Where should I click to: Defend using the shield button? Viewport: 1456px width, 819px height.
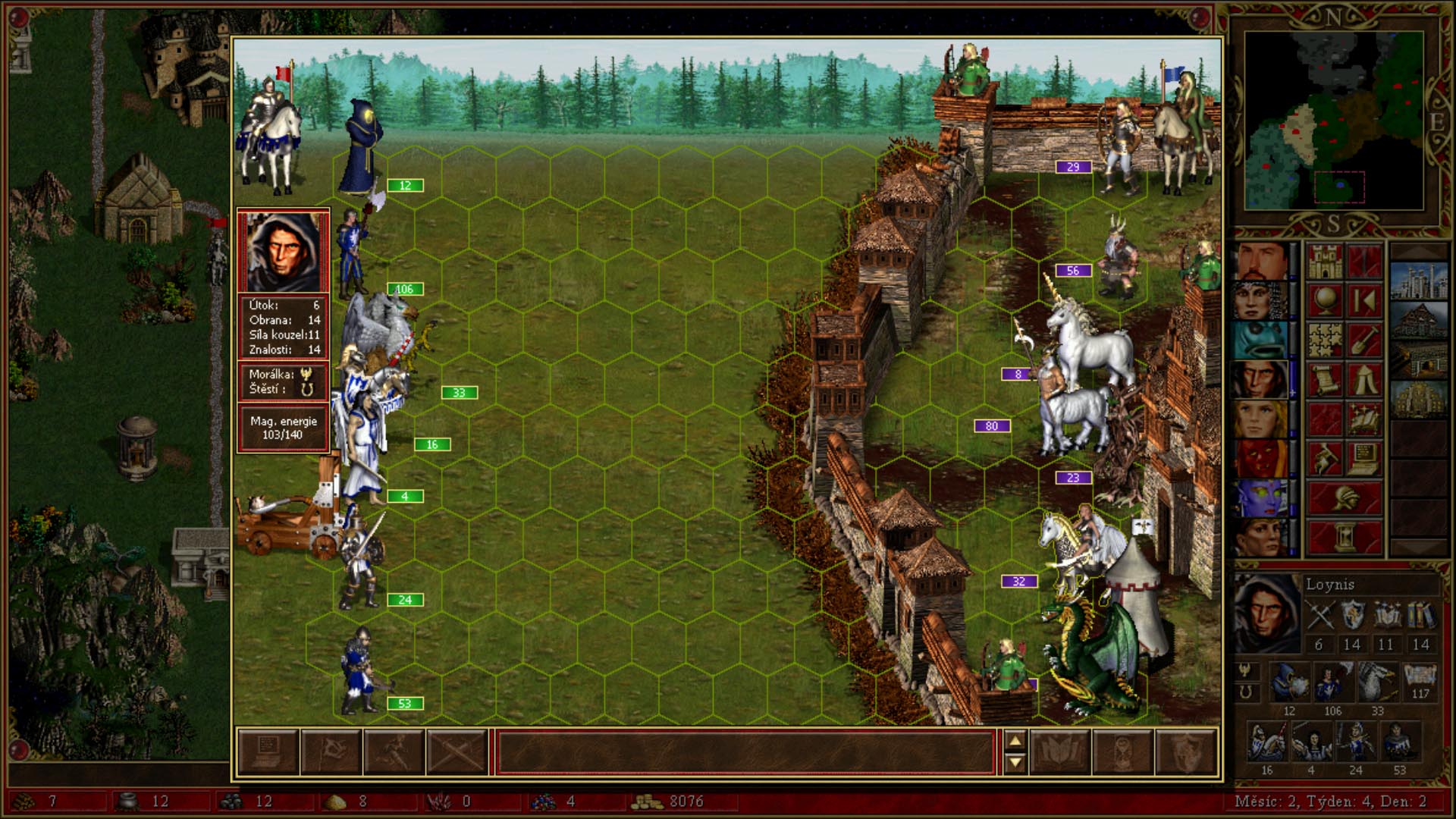(x=1186, y=752)
